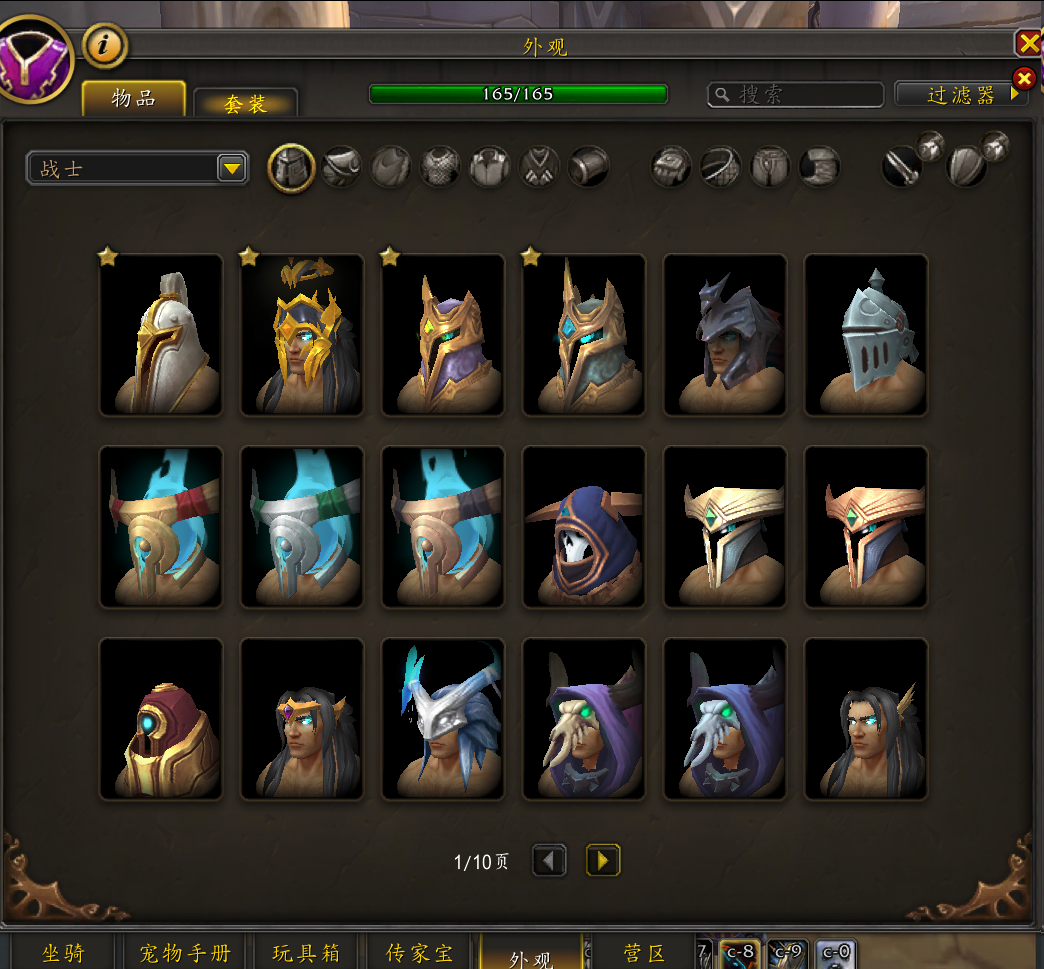Choose the white and gold crested helmet
Image resolution: width=1044 pixels, height=969 pixels.
pyautogui.click(x=161, y=335)
